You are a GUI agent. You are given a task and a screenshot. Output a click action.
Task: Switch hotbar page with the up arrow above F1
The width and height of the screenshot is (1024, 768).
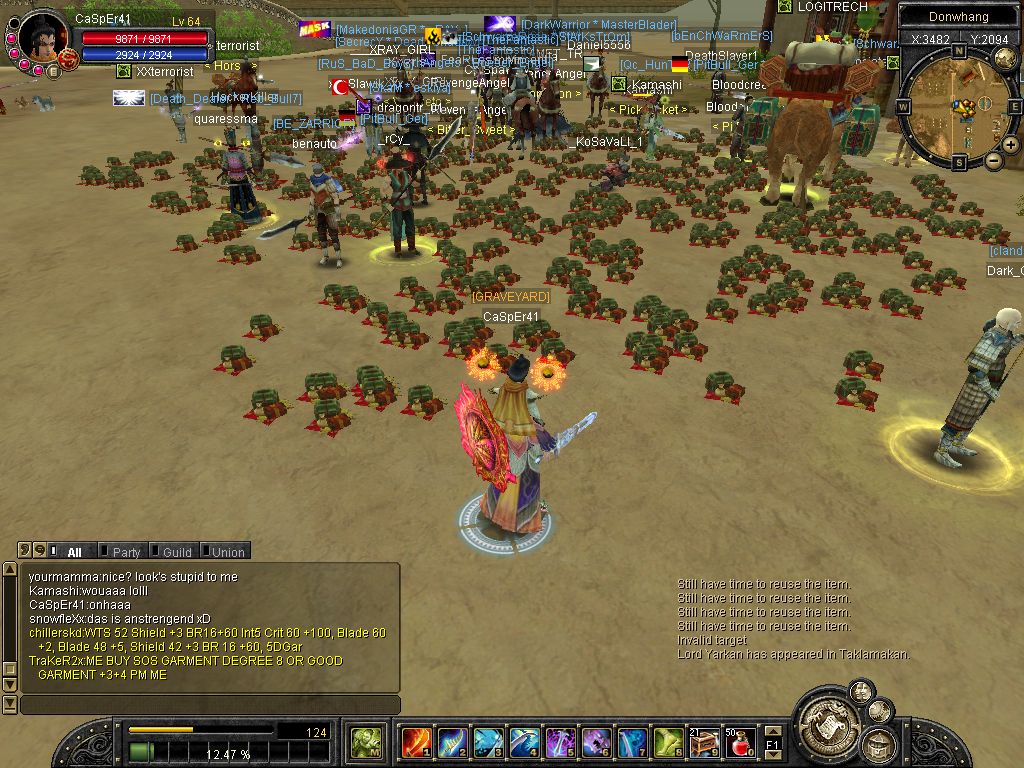pyautogui.click(x=773, y=732)
